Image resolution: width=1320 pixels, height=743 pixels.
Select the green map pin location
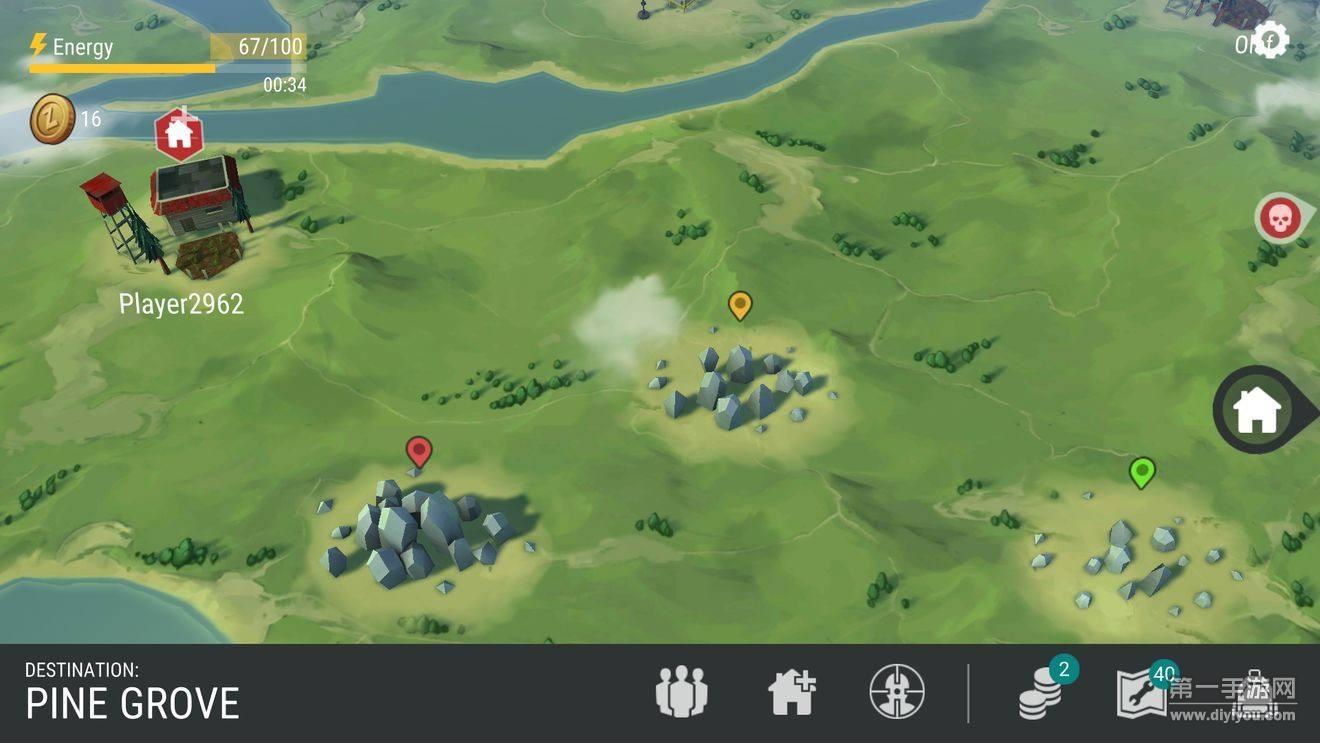pyautogui.click(x=1141, y=472)
